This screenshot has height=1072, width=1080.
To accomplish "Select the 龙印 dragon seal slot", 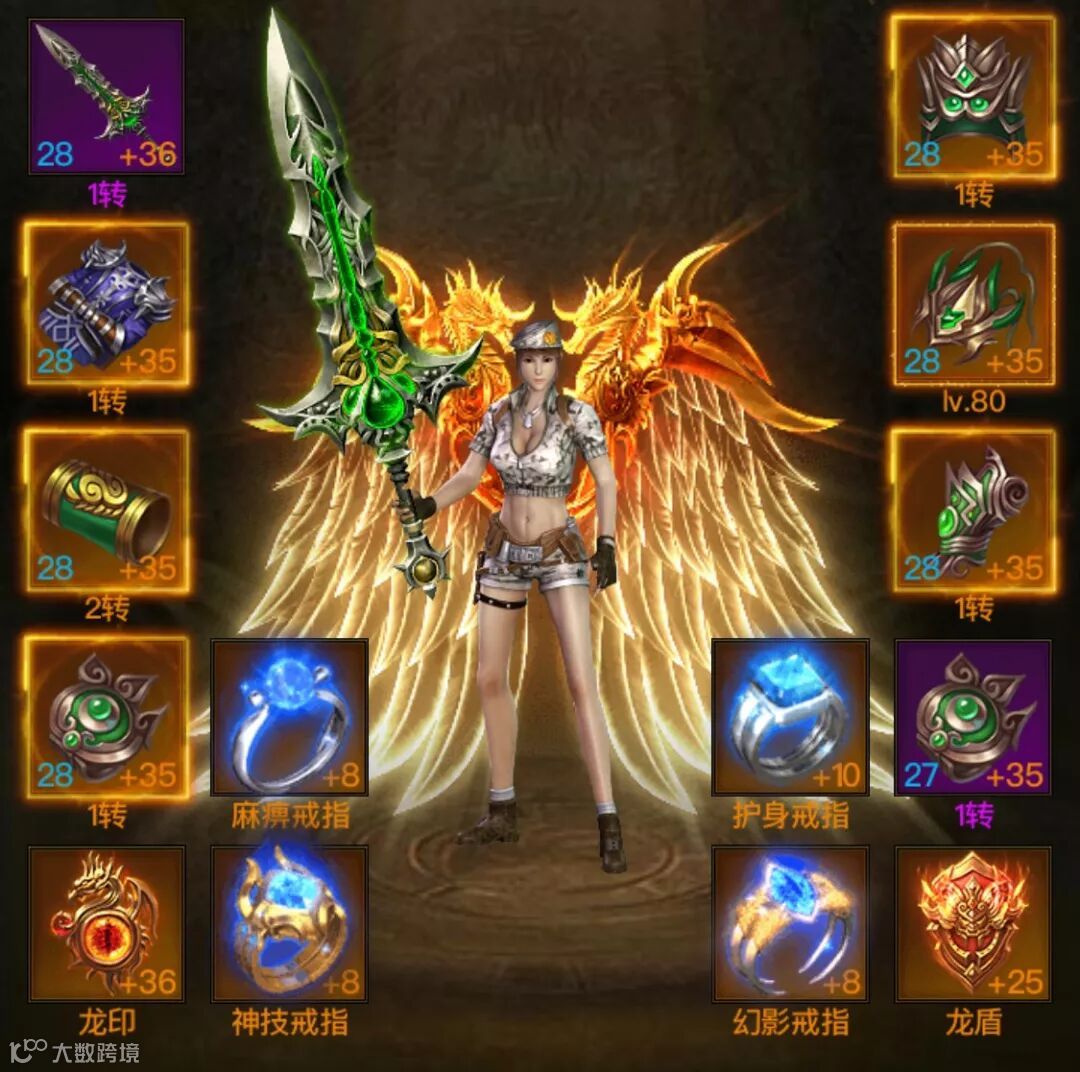I will point(106,924).
